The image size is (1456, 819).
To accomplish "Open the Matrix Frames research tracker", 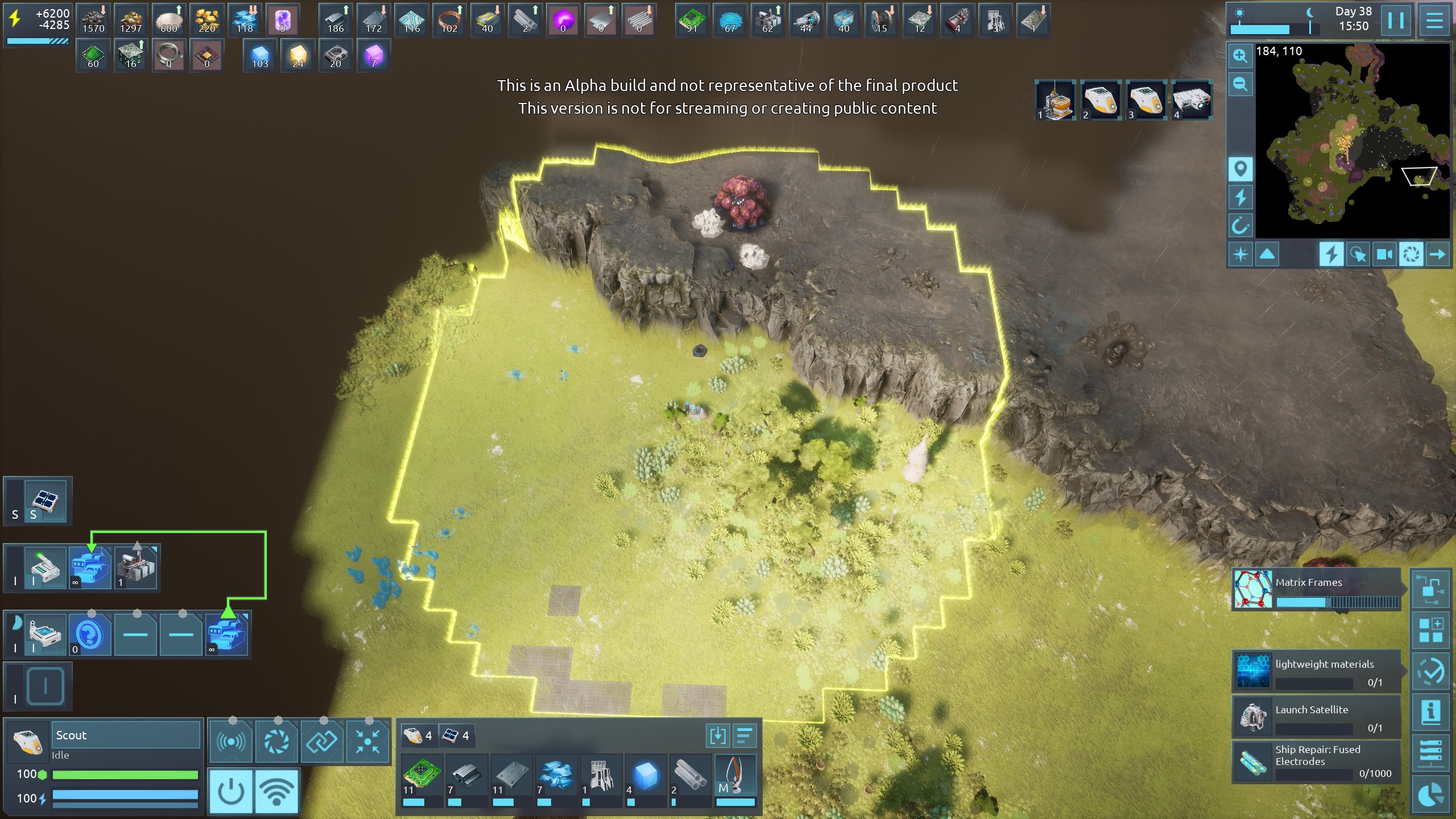I will point(1316,589).
